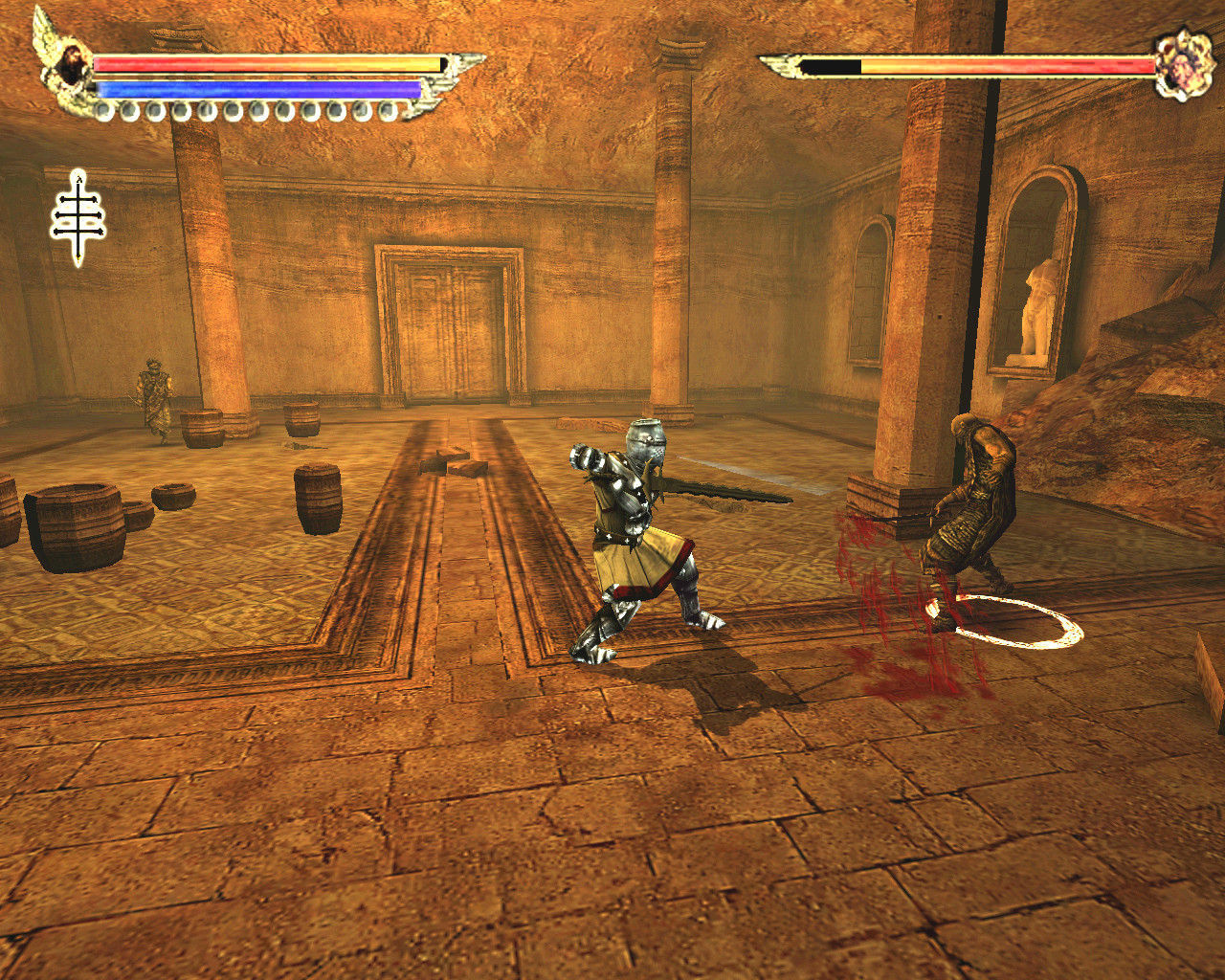
Task: Click the knight's raised sword
Action: (x=727, y=493)
